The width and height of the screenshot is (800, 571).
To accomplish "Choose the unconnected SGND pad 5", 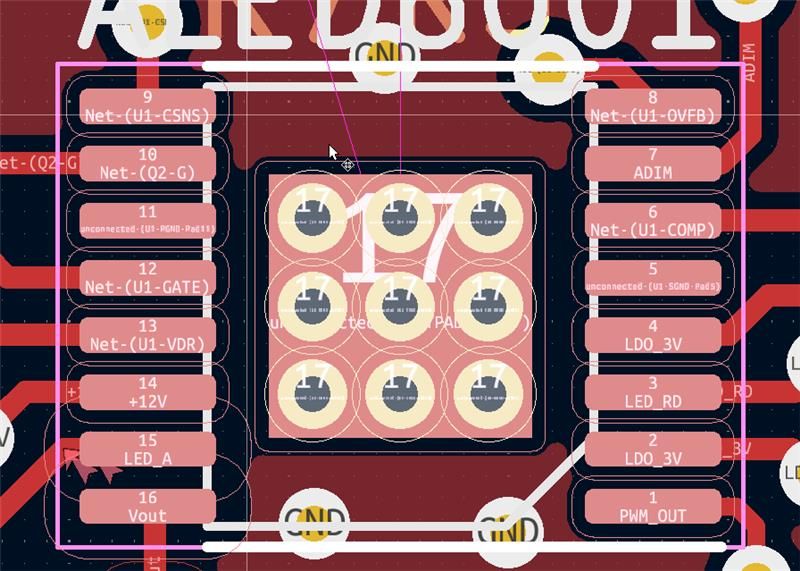I will pyautogui.click(x=653, y=278).
